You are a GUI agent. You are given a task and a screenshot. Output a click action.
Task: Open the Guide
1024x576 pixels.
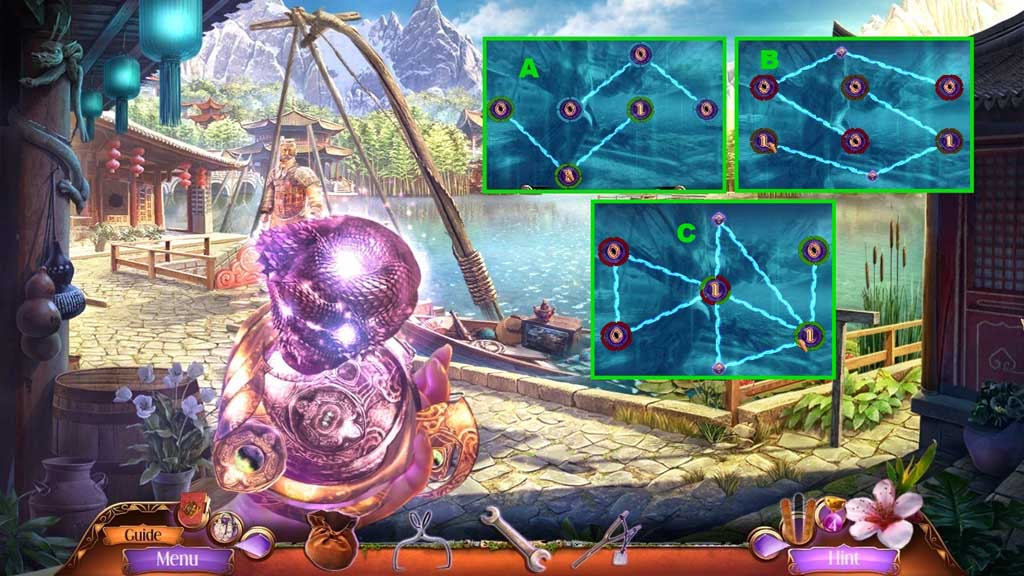(144, 535)
